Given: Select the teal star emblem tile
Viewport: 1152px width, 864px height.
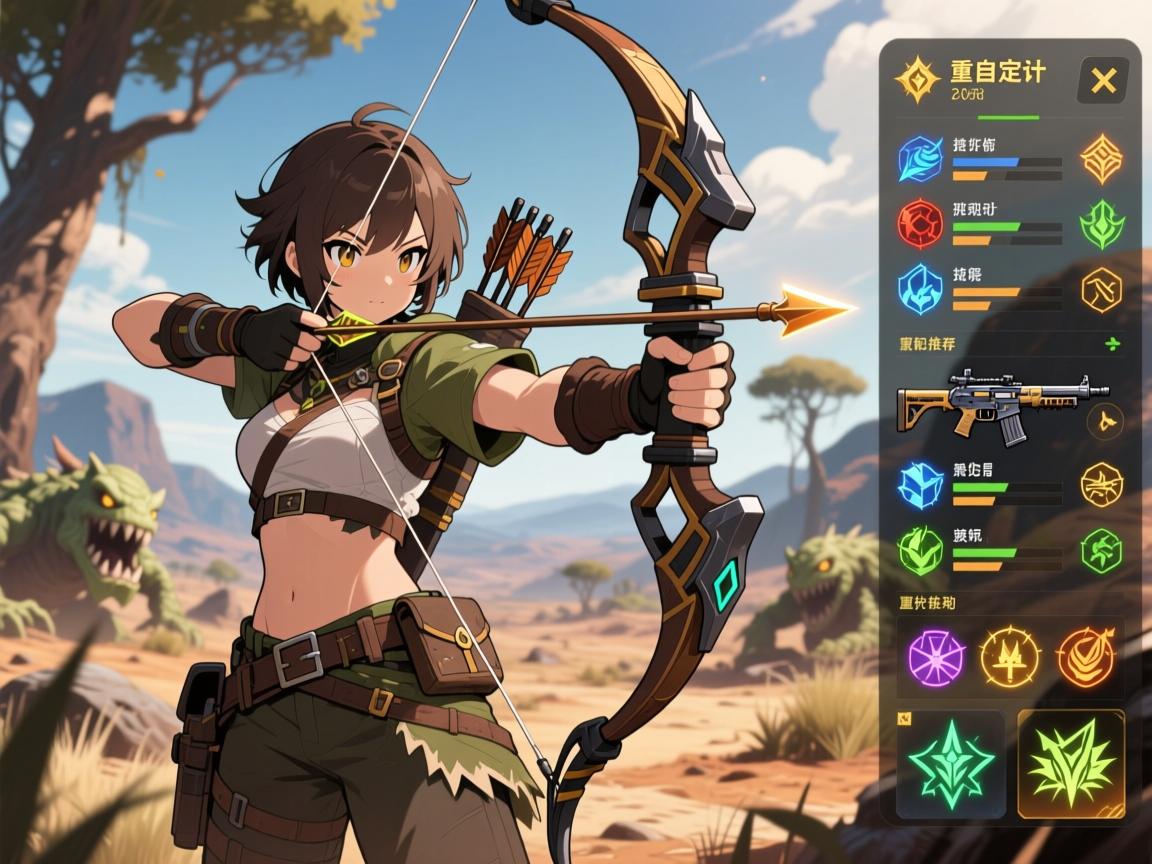Looking at the screenshot, I should [x=950, y=765].
